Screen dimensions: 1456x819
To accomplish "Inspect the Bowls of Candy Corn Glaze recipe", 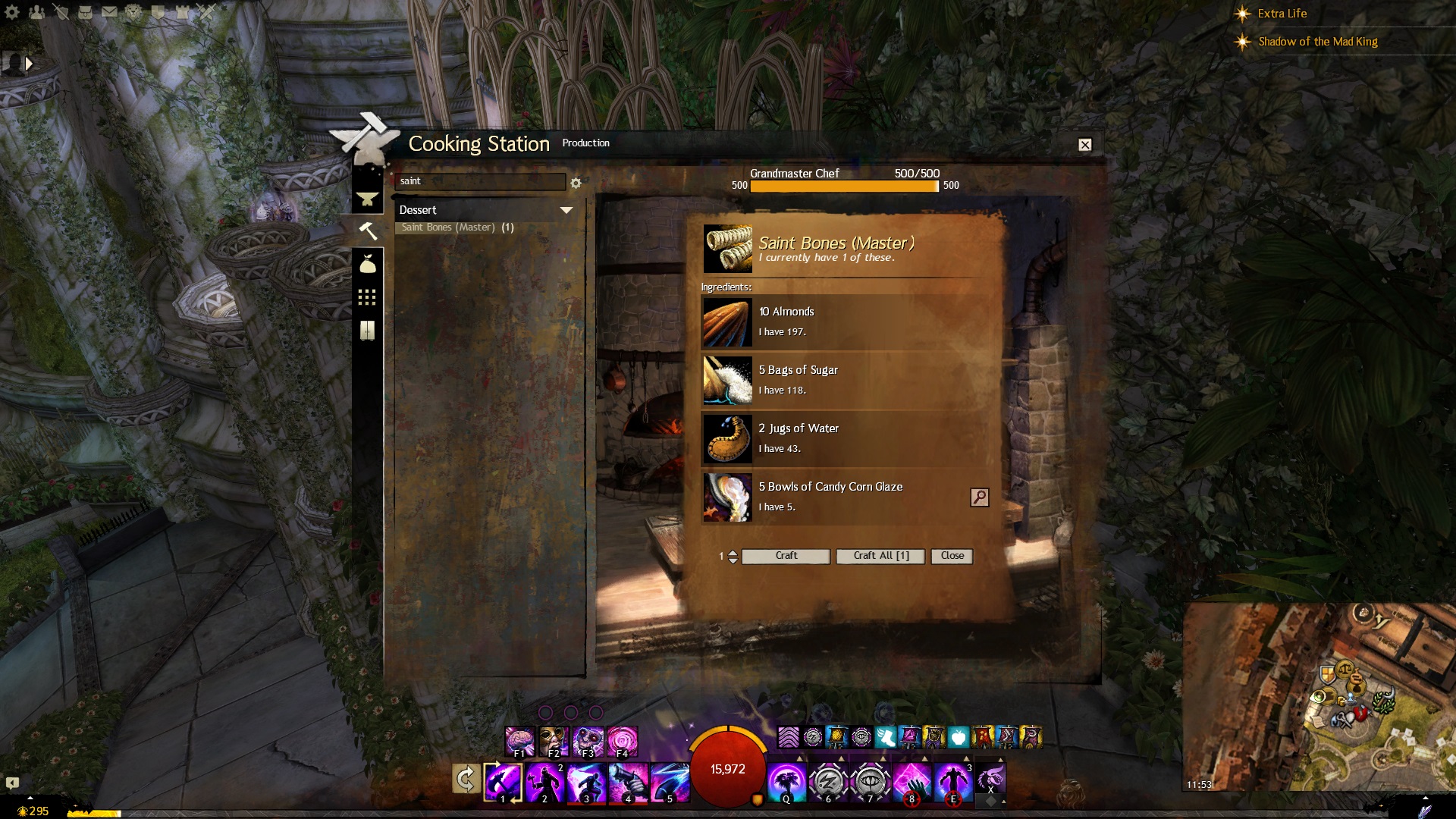I will pyautogui.click(x=979, y=497).
